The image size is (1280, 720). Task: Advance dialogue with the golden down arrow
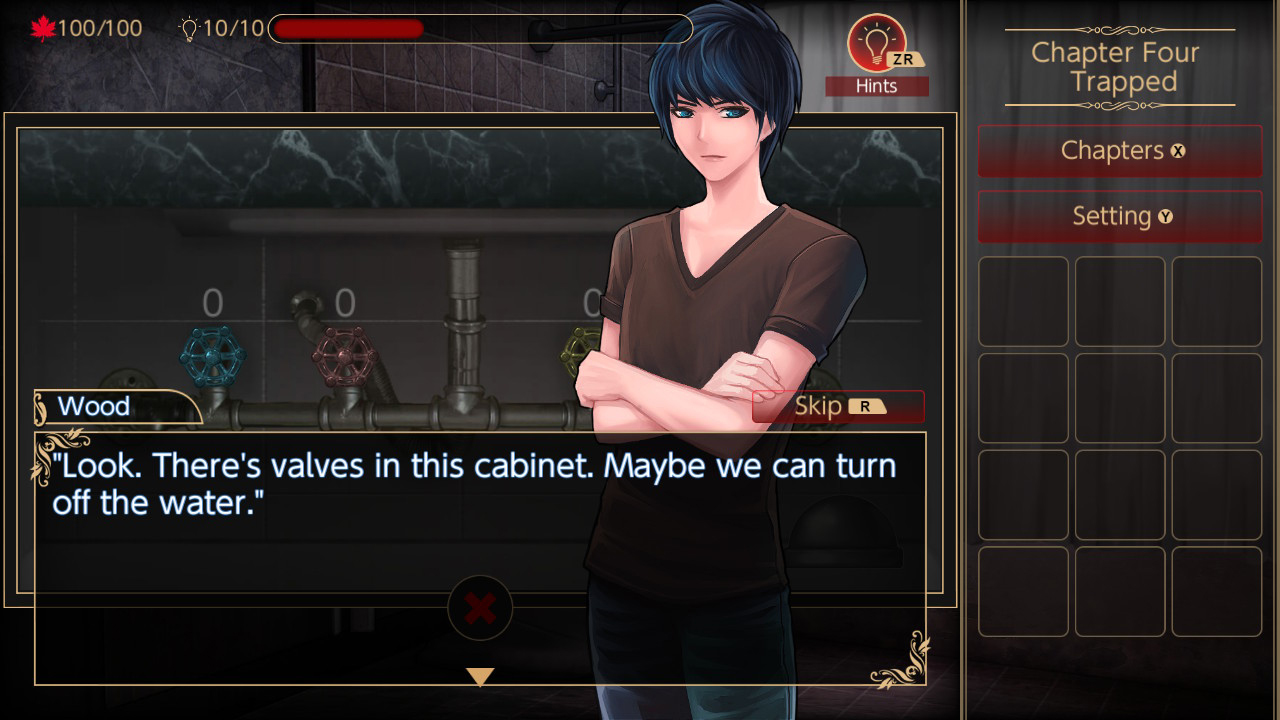tap(480, 677)
